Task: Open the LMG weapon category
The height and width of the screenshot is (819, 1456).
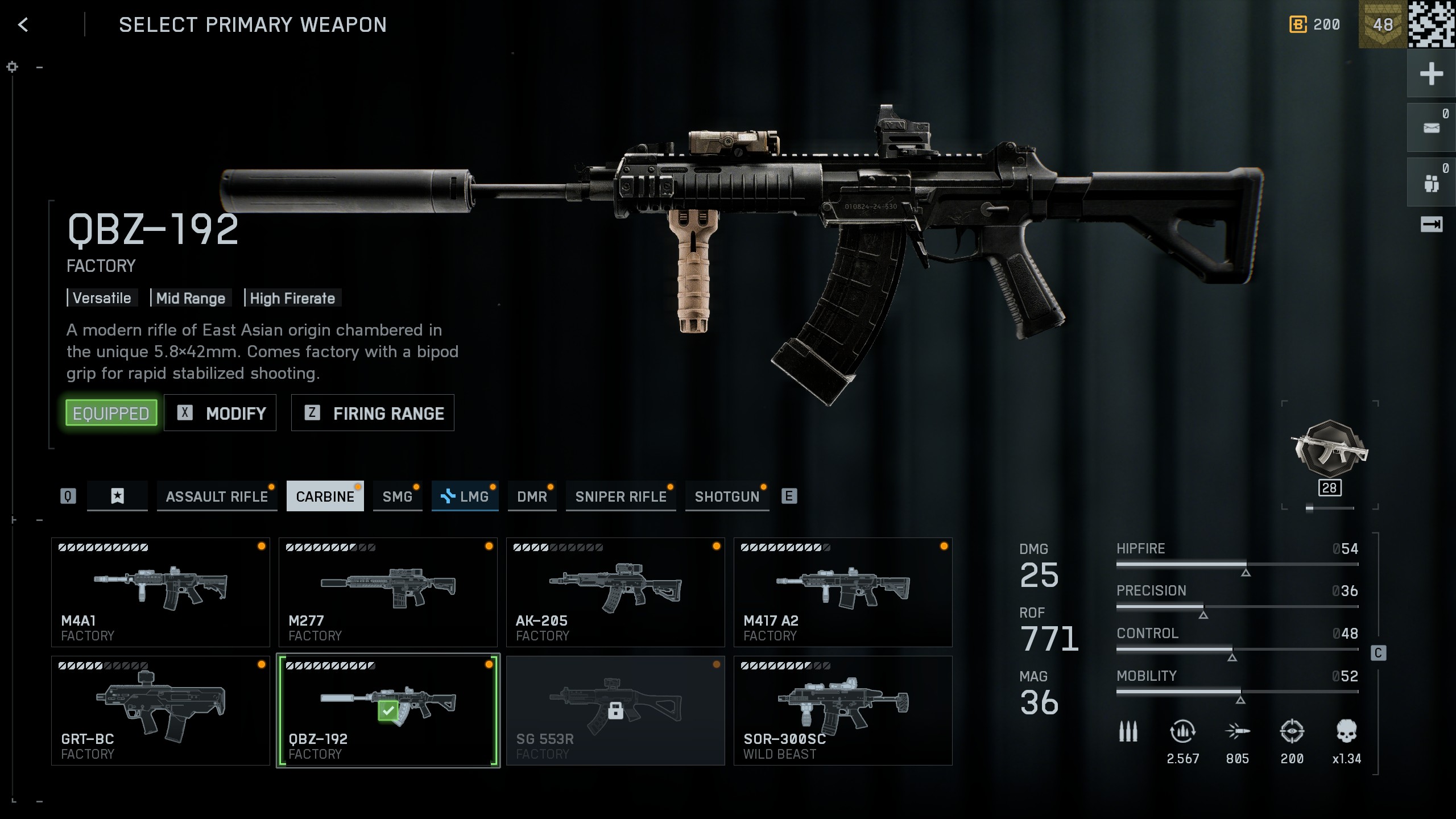Action: tap(465, 497)
